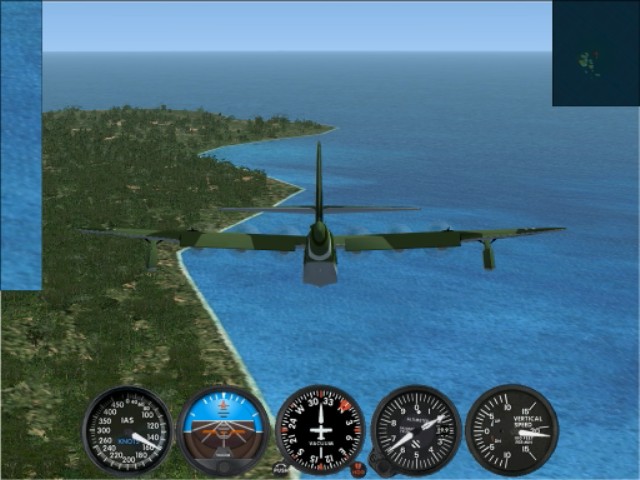Click the Vertical Speed indicator gauge

[x=512, y=430]
